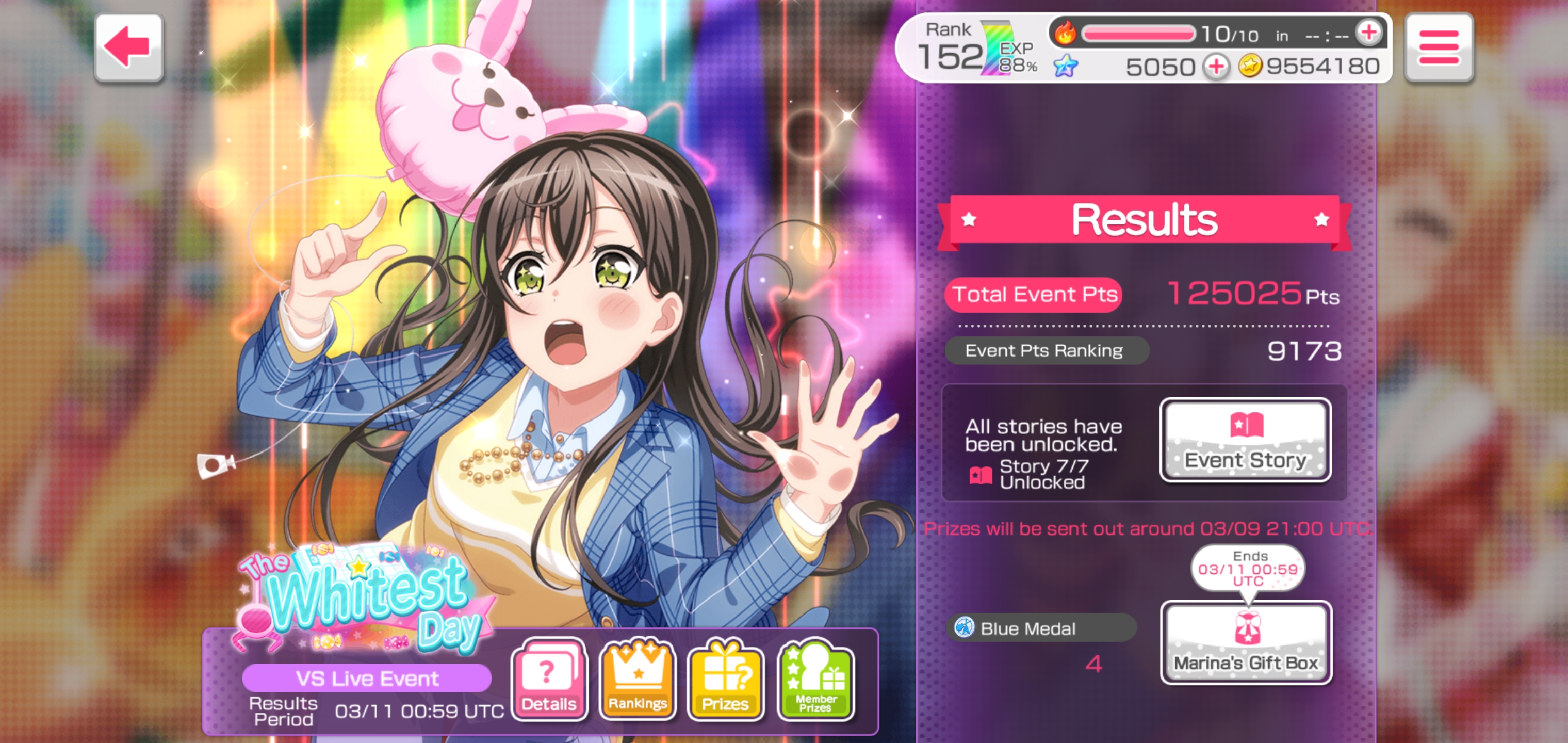Go back with the pink arrow button
This screenshot has height=743, width=1568.
pyautogui.click(x=128, y=47)
